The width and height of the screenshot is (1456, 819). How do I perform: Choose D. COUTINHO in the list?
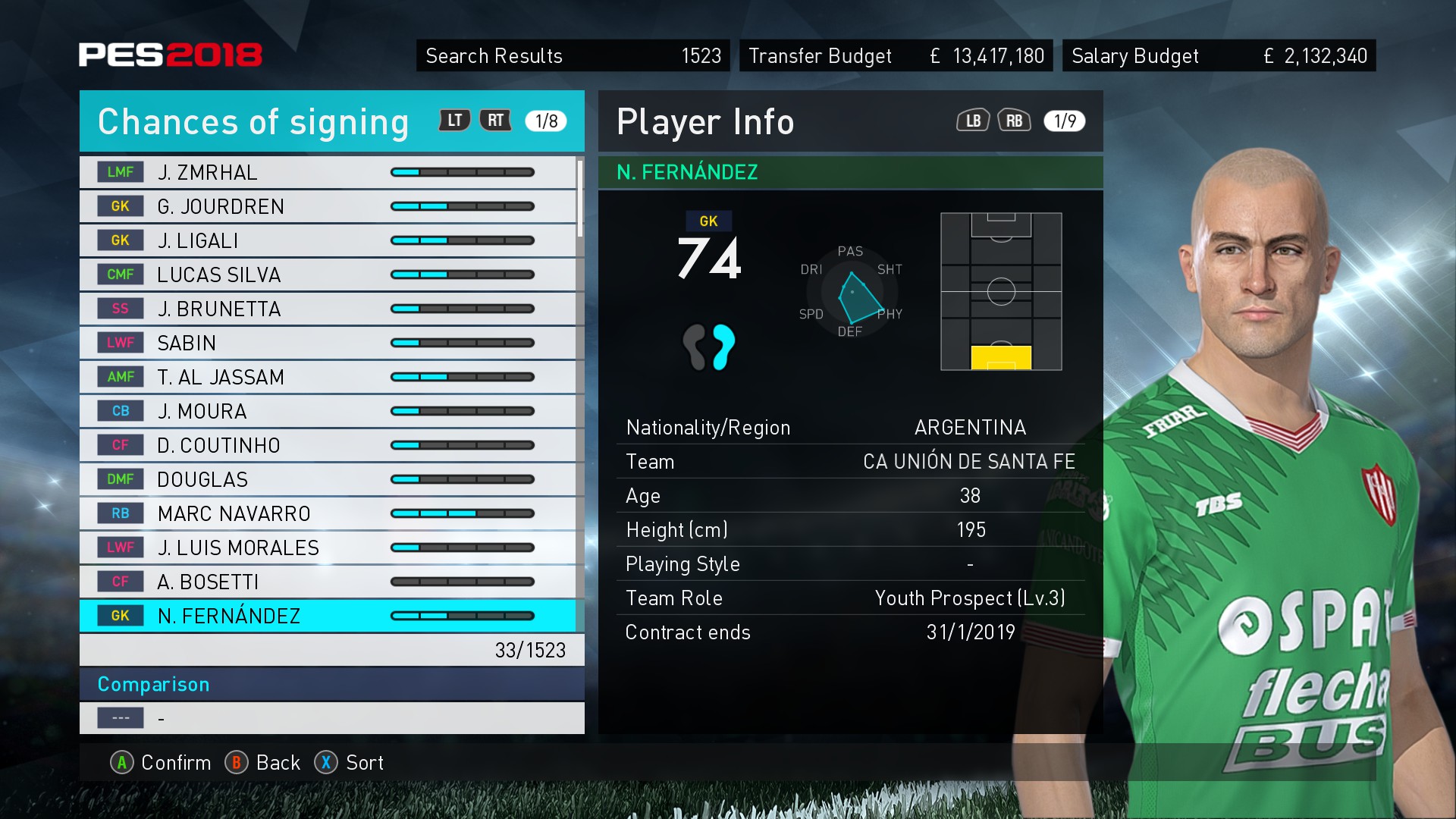(x=328, y=445)
